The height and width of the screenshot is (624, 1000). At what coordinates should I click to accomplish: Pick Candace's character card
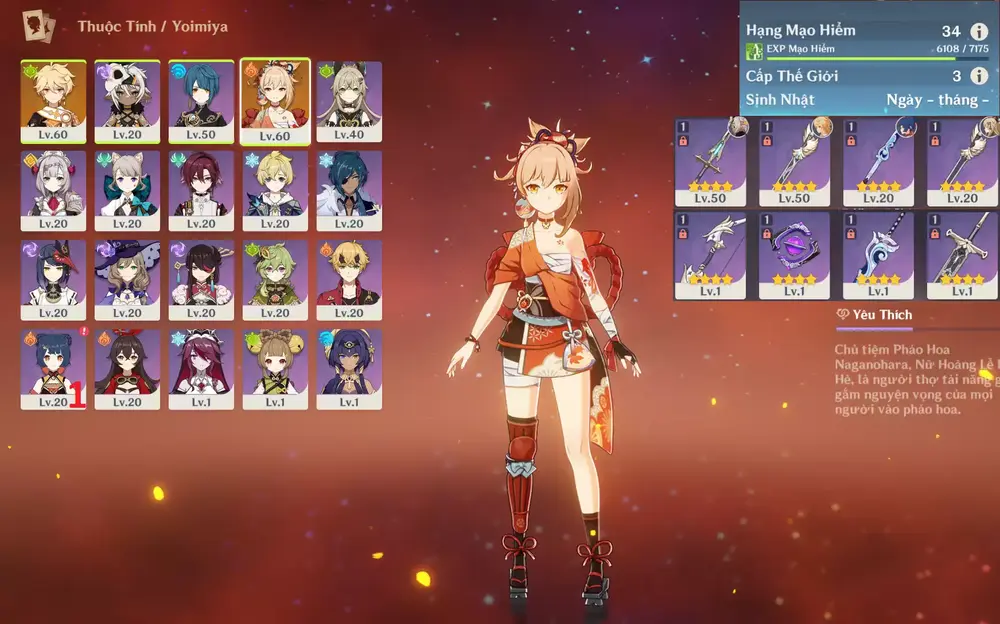(x=349, y=368)
